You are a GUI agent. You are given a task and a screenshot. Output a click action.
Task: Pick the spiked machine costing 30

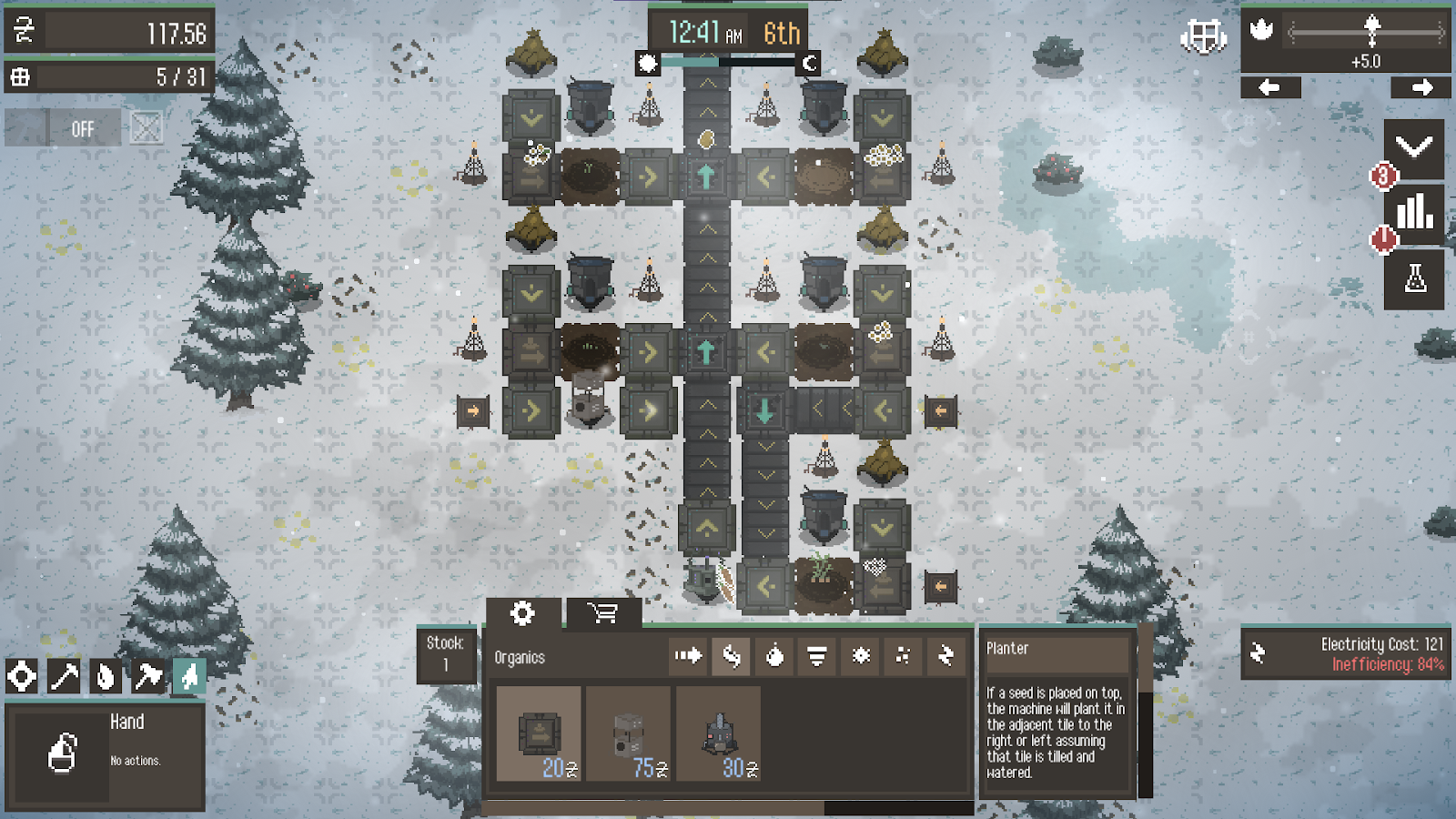[x=719, y=733]
